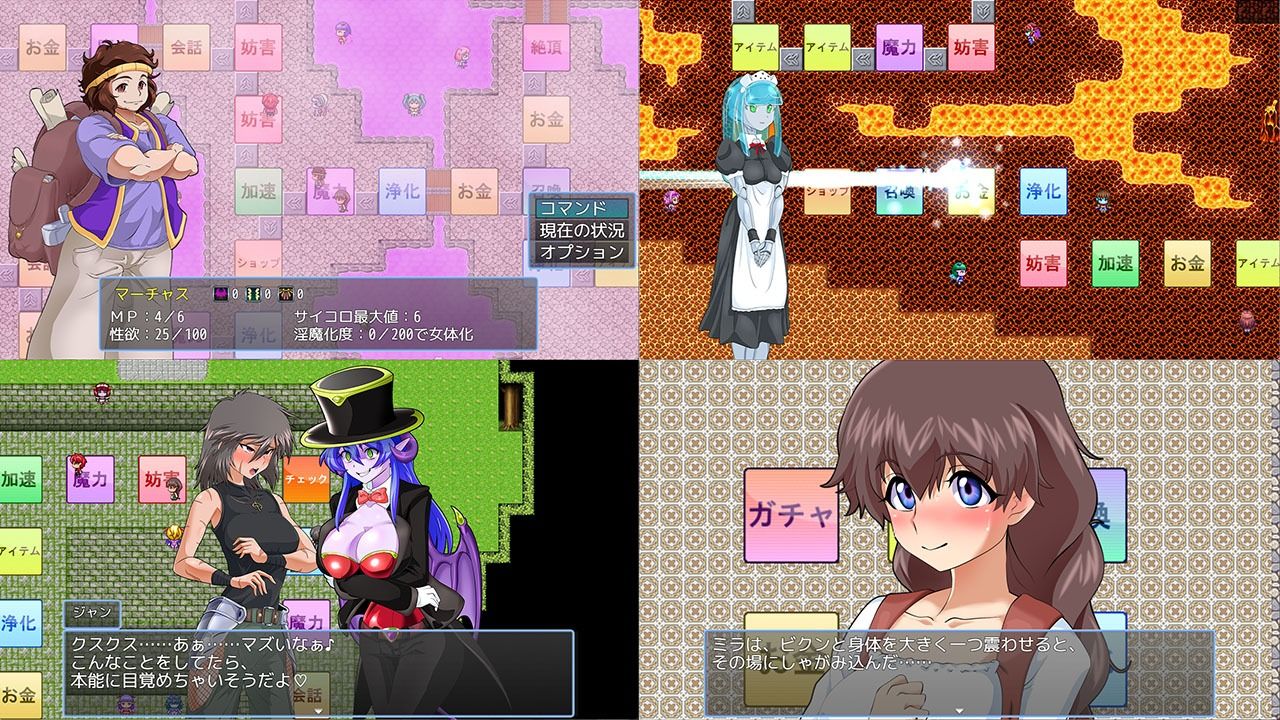Image resolution: width=1280 pixels, height=720 pixels.
Task: Click the 魔力 tile beside the maid character
Action: coord(897,49)
